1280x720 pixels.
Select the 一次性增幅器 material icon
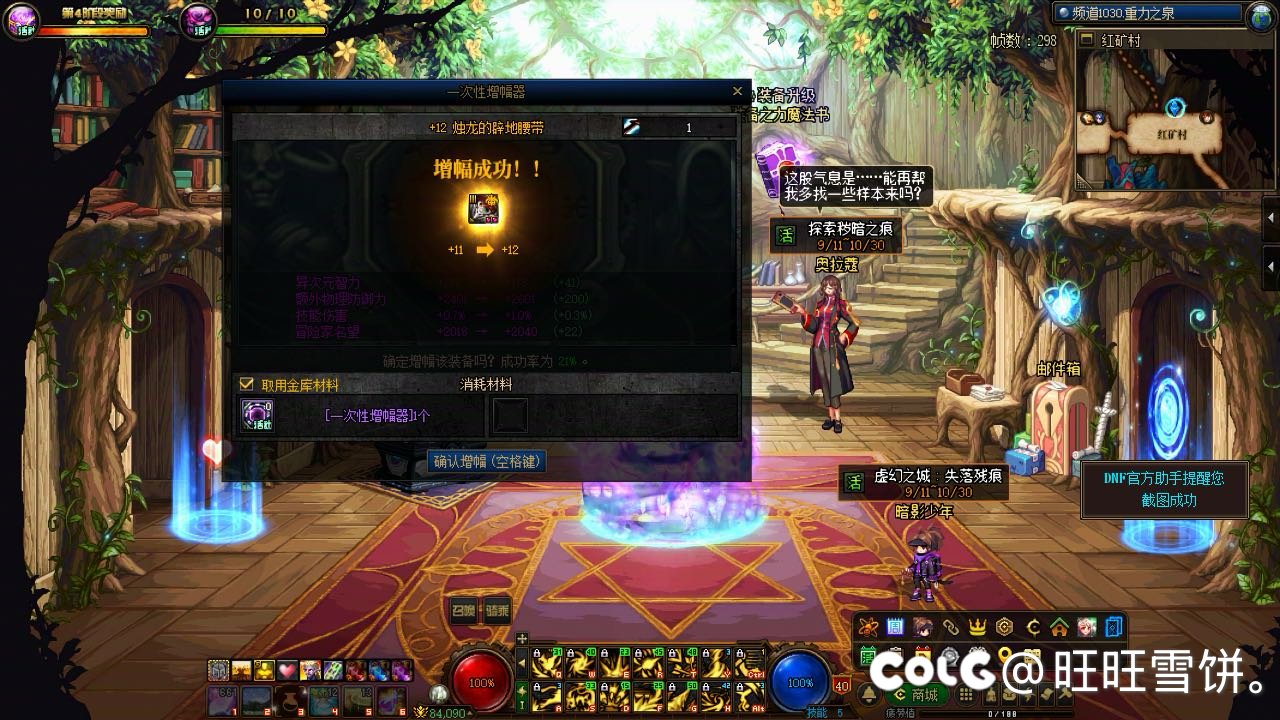click(x=258, y=415)
